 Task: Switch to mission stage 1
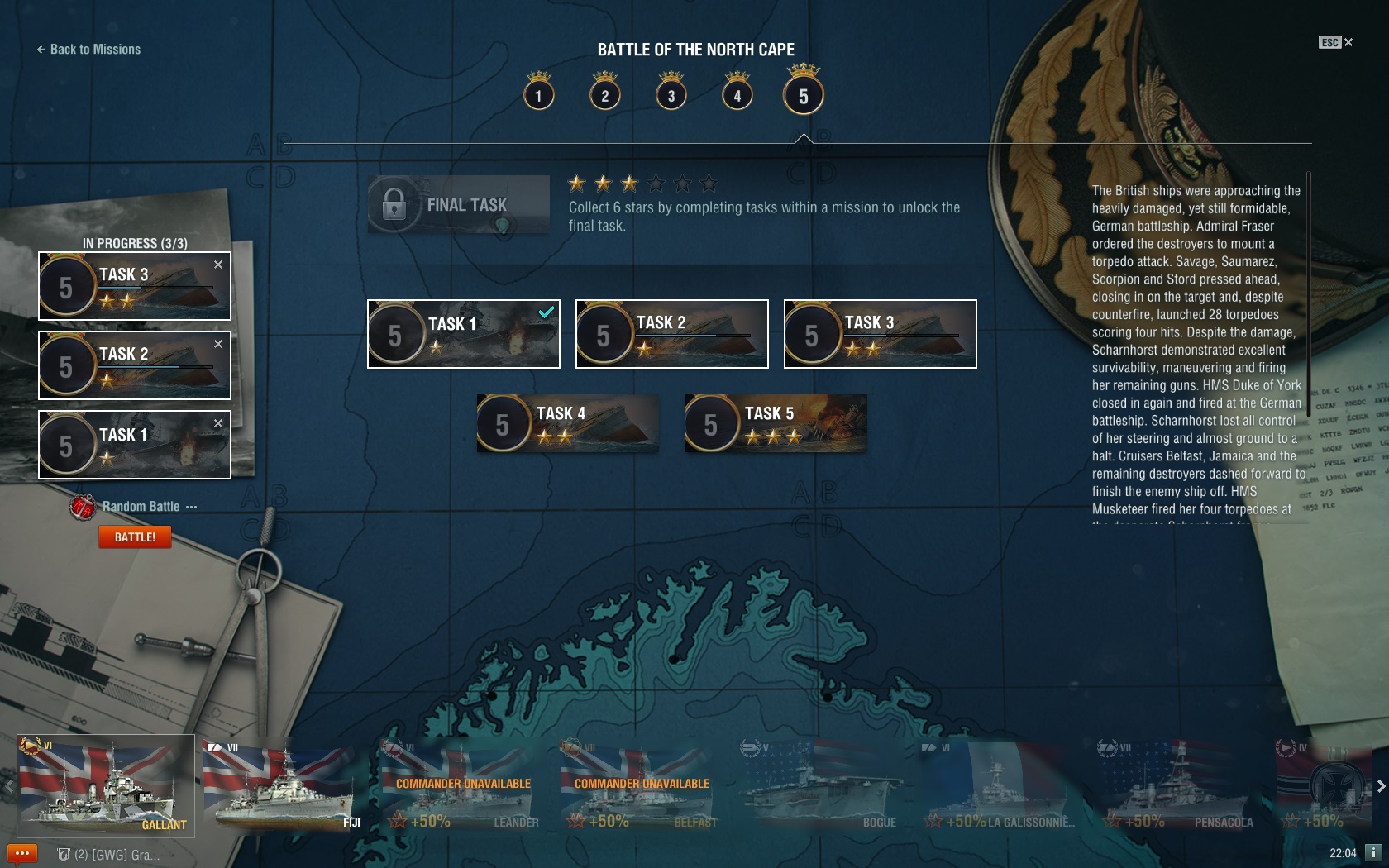tap(538, 96)
